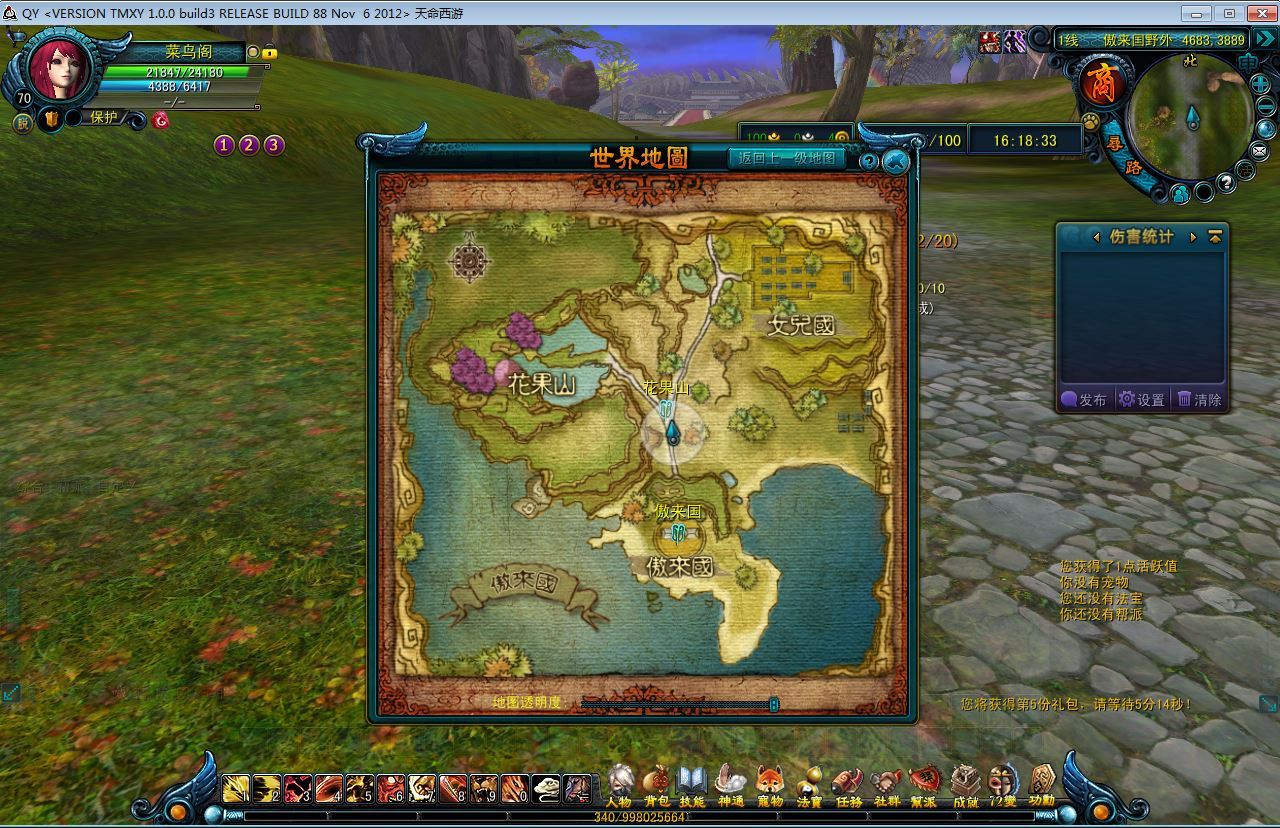Image resolution: width=1280 pixels, height=828 pixels.
Task: Click the map transparency slider handle
Action: (774, 704)
